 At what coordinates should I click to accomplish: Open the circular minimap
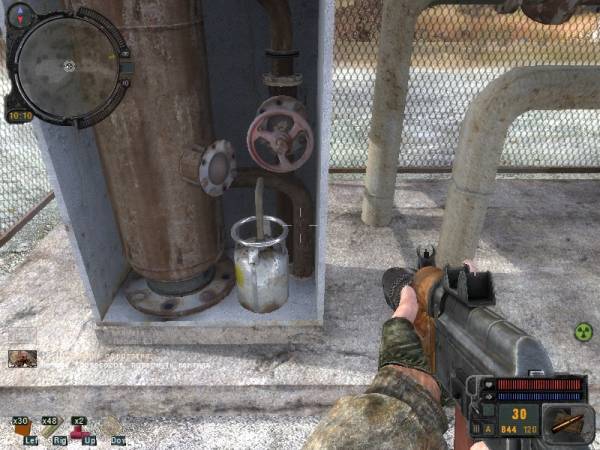68,65
